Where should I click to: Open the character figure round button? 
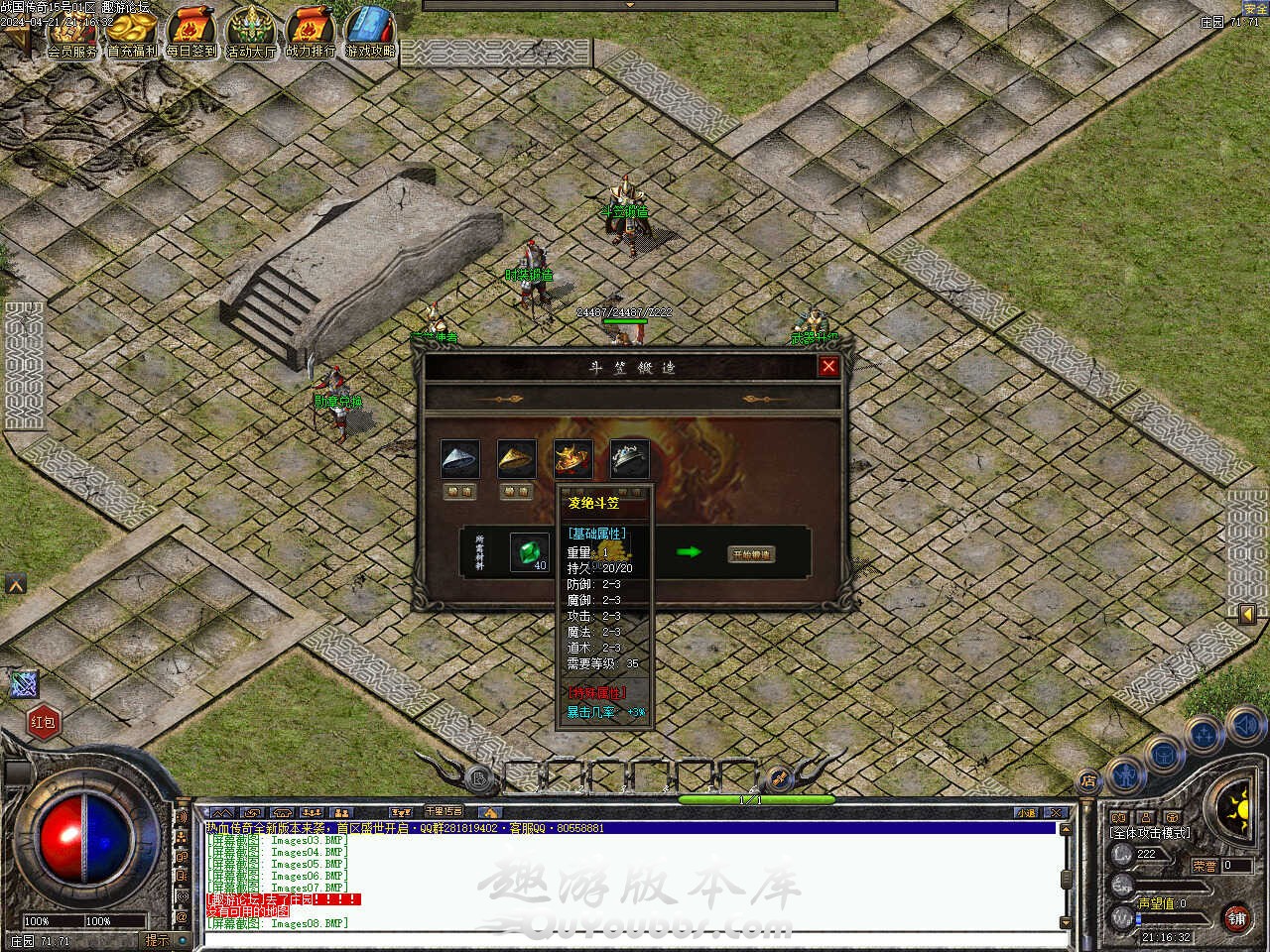coord(1124,773)
